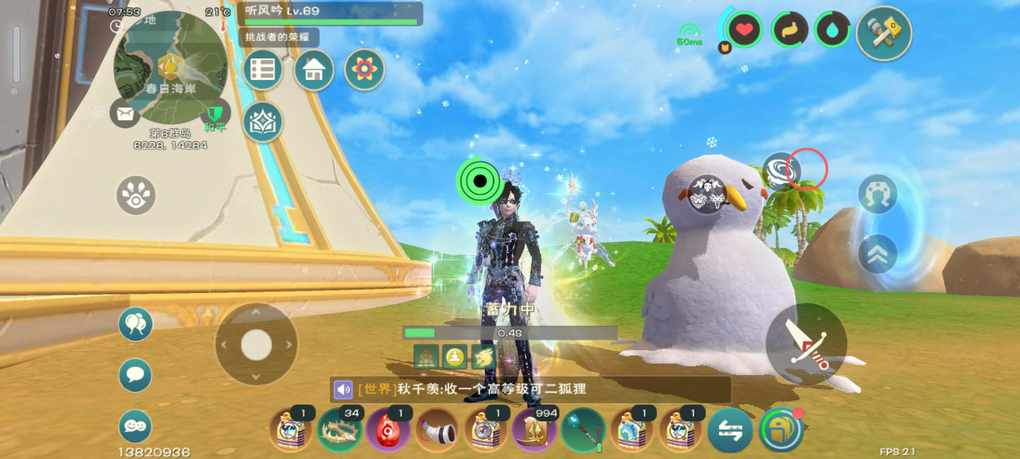Click the world chat message bar
Viewport: 1020px width, 459px height.
tap(530, 389)
